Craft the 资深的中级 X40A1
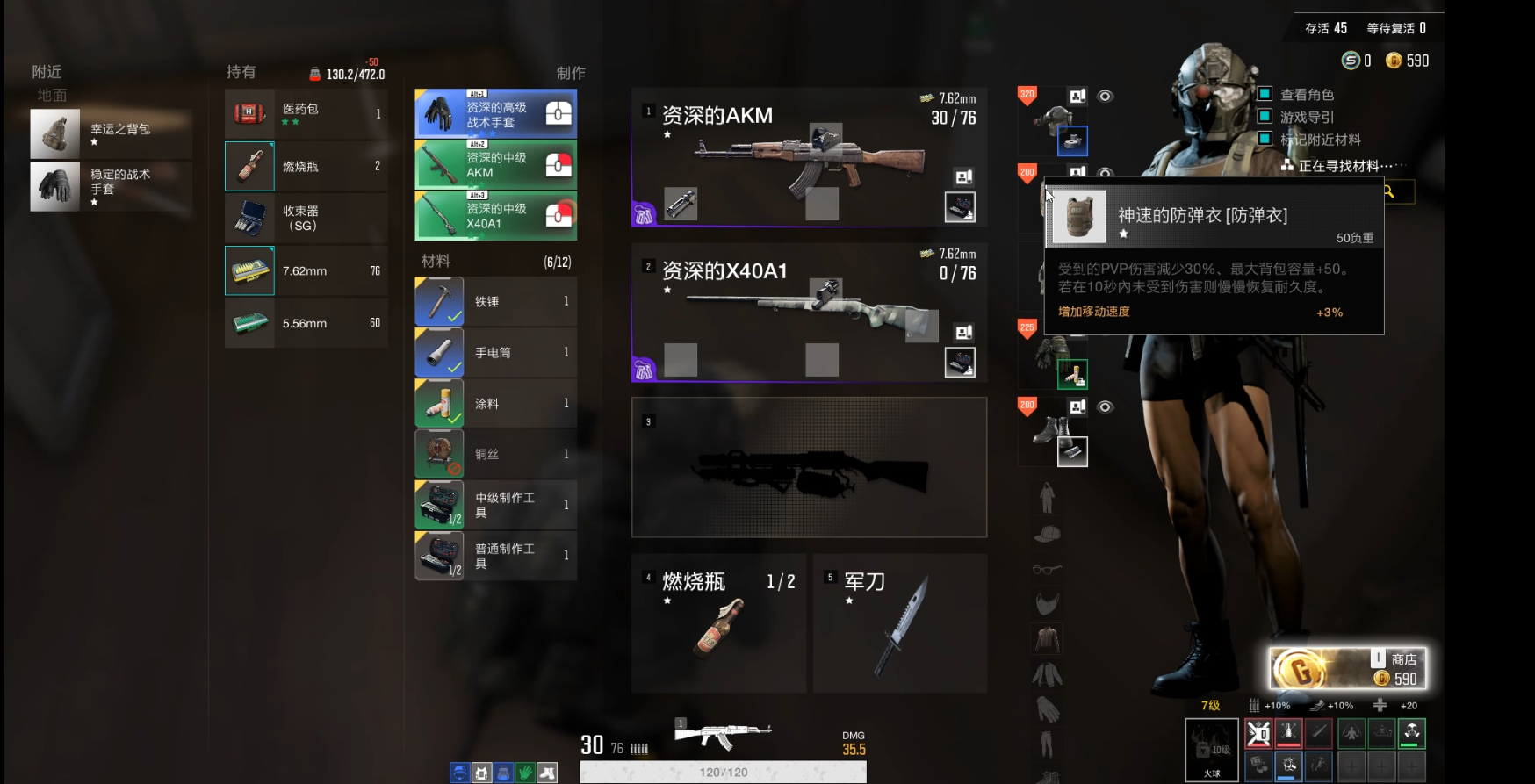The image size is (1535, 784). pos(495,216)
